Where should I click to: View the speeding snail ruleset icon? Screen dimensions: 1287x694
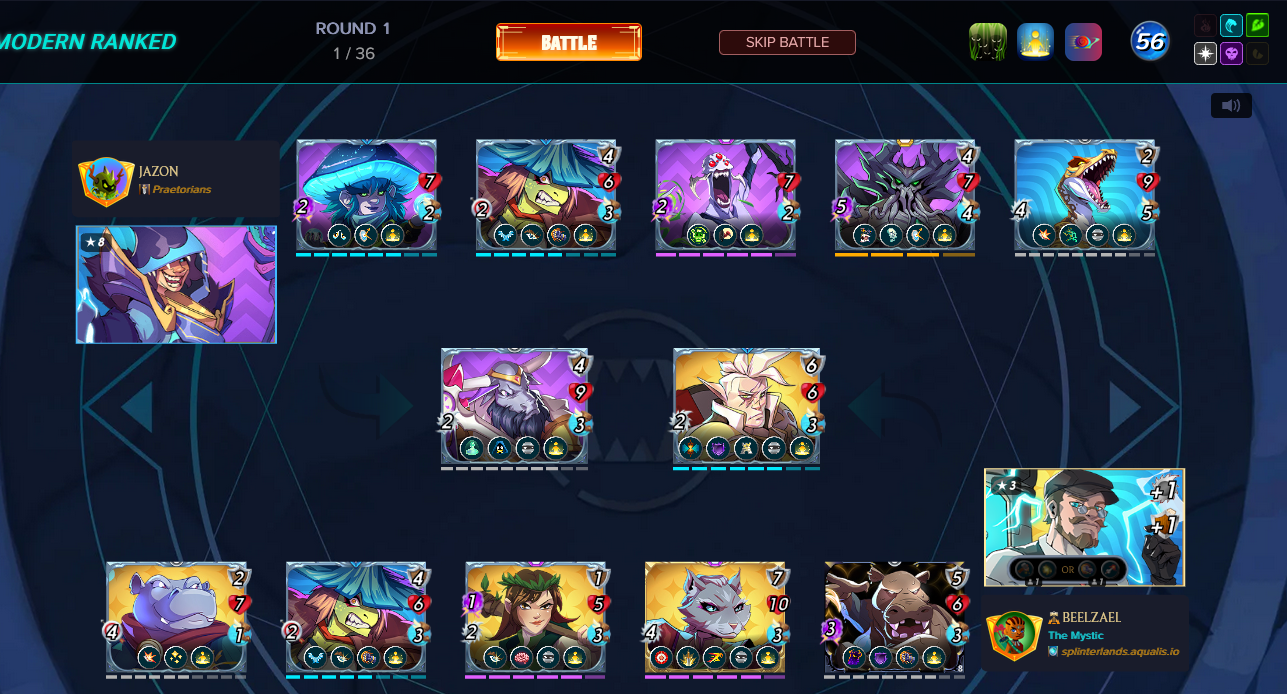[1083, 42]
